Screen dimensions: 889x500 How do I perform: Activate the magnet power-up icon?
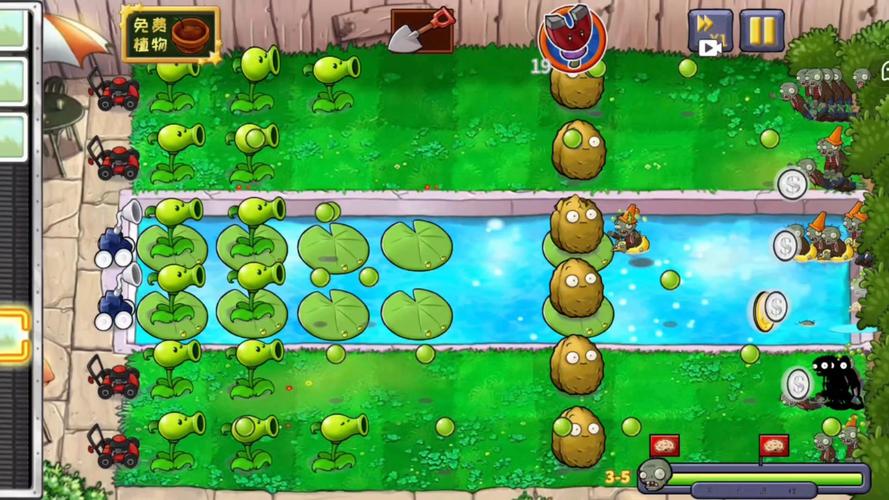point(572,37)
